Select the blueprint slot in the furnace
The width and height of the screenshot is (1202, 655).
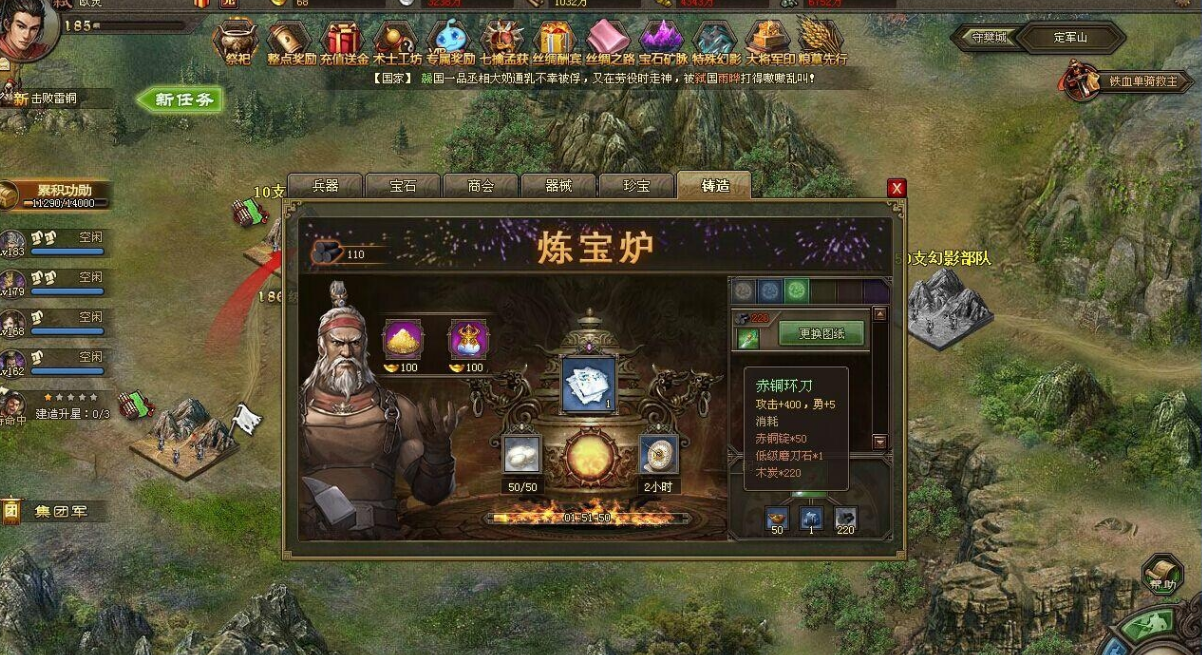tap(588, 385)
